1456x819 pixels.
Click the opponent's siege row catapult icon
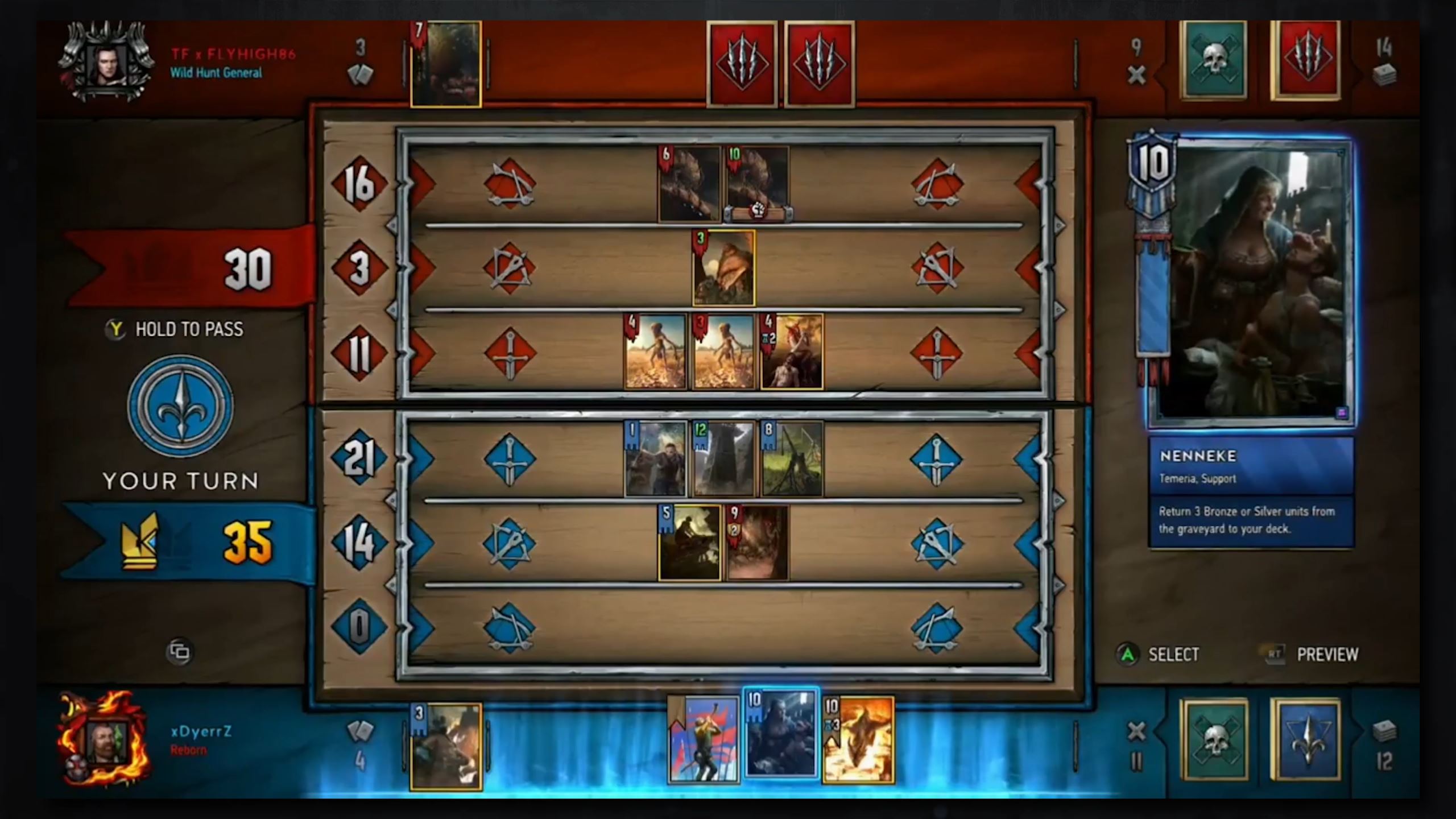point(510,182)
